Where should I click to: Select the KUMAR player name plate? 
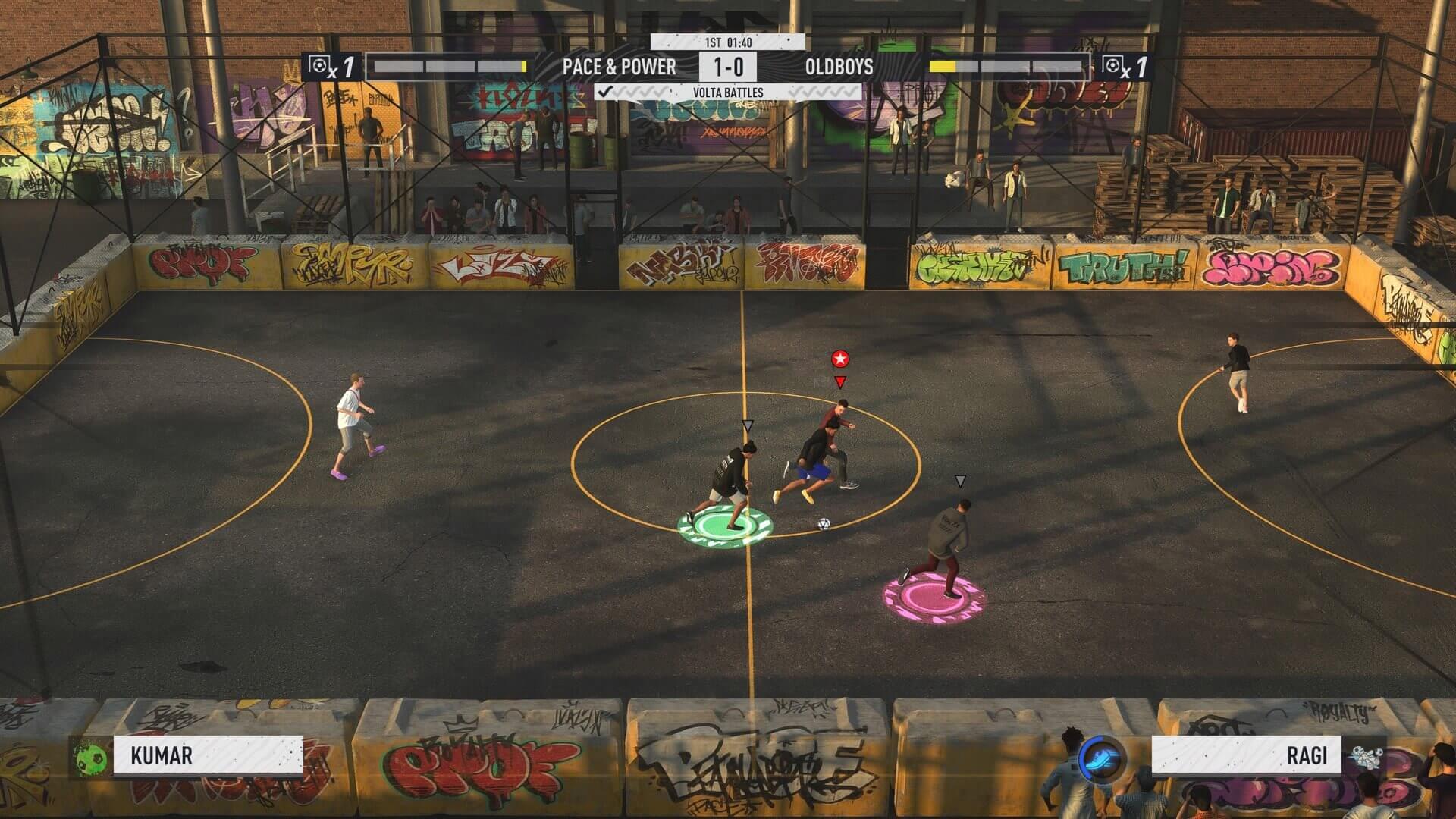pyautogui.click(x=208, y=755)
